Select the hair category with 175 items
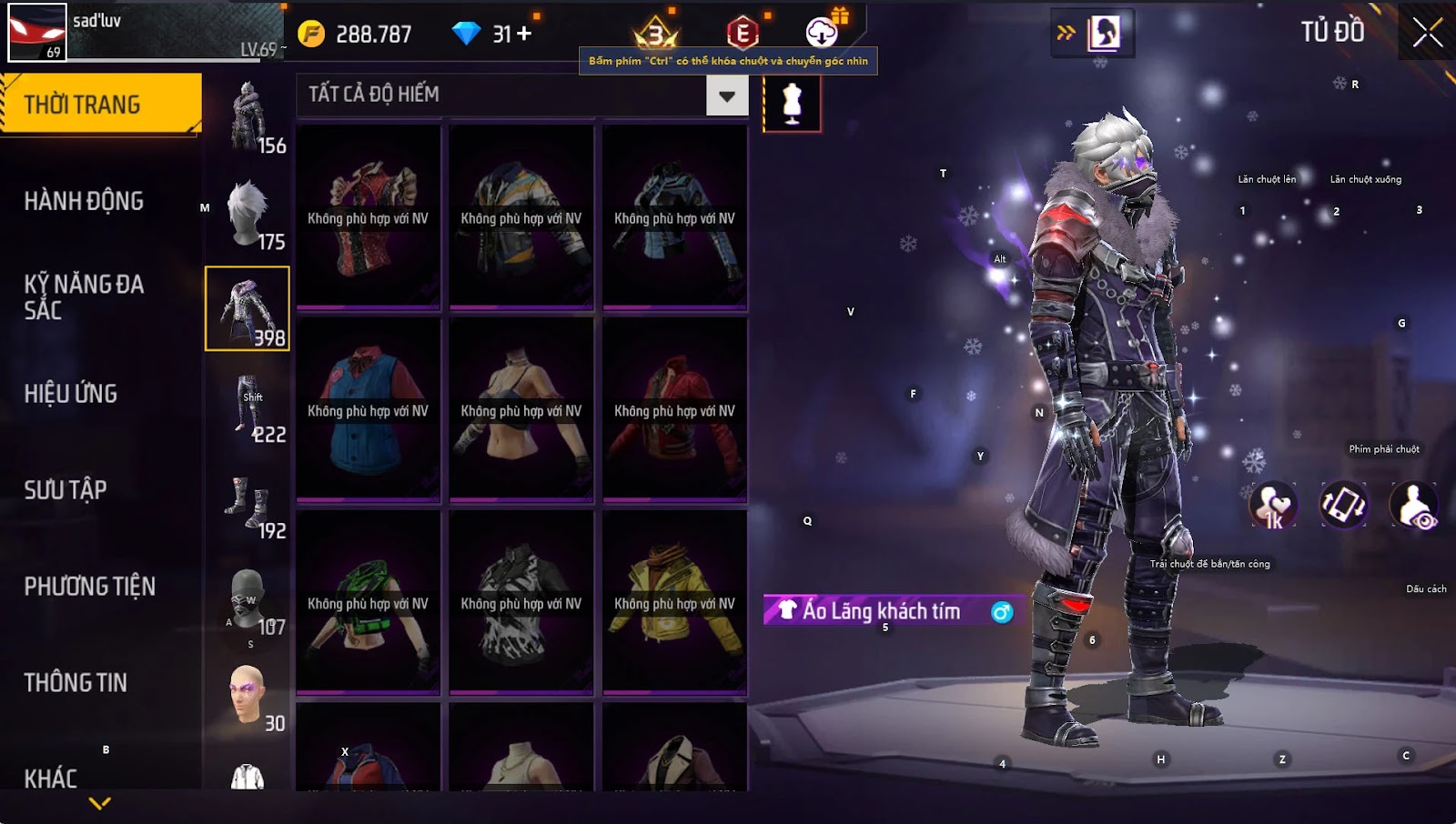The image size is (1456, 824). (x=248, y=213)
